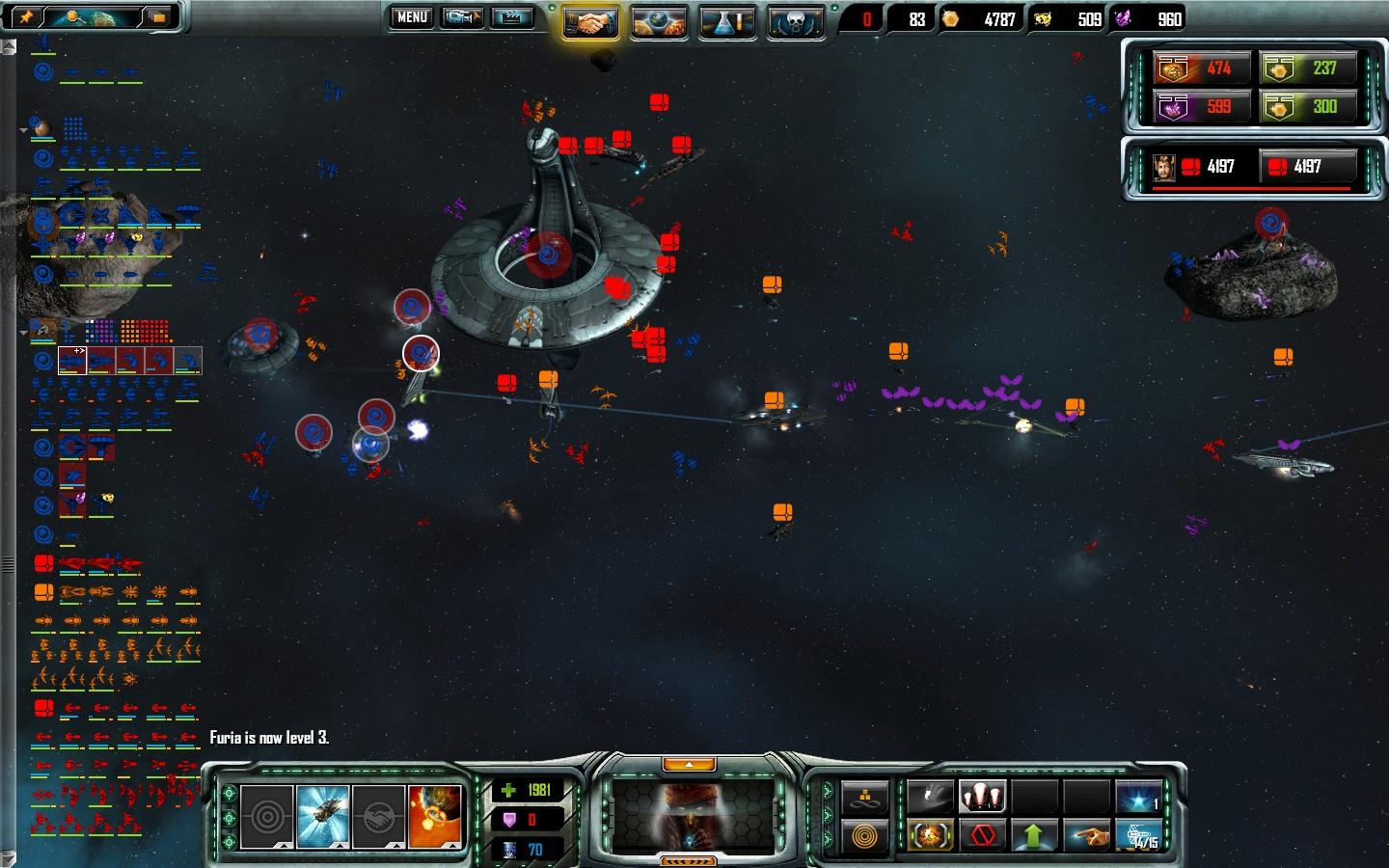Toggle the cinematic clapperboard mode
Viewport: 1389px width, 868px height.
click(509, 17)
